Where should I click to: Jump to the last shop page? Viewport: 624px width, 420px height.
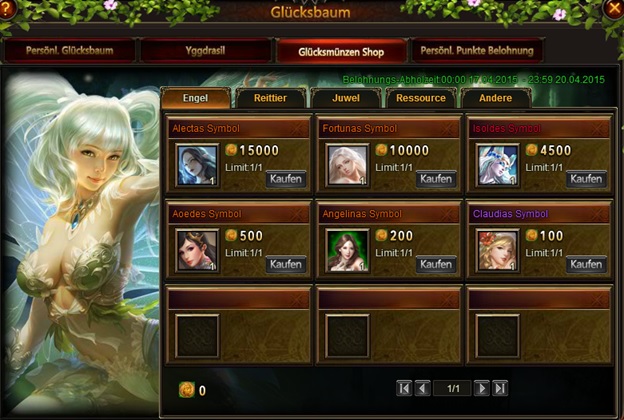tap(500, 388)
